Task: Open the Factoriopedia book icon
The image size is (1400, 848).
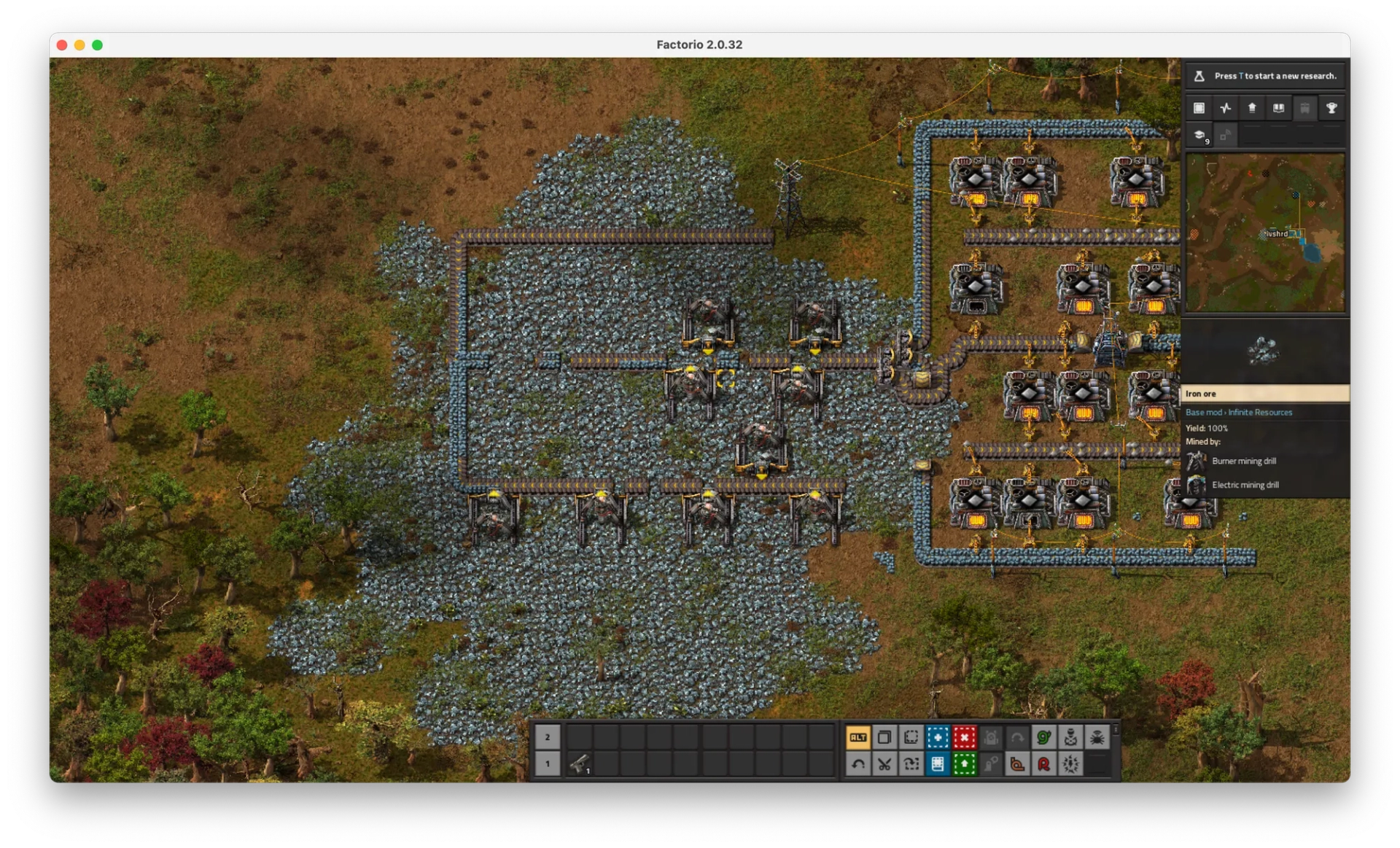Action: [1278, 109]
